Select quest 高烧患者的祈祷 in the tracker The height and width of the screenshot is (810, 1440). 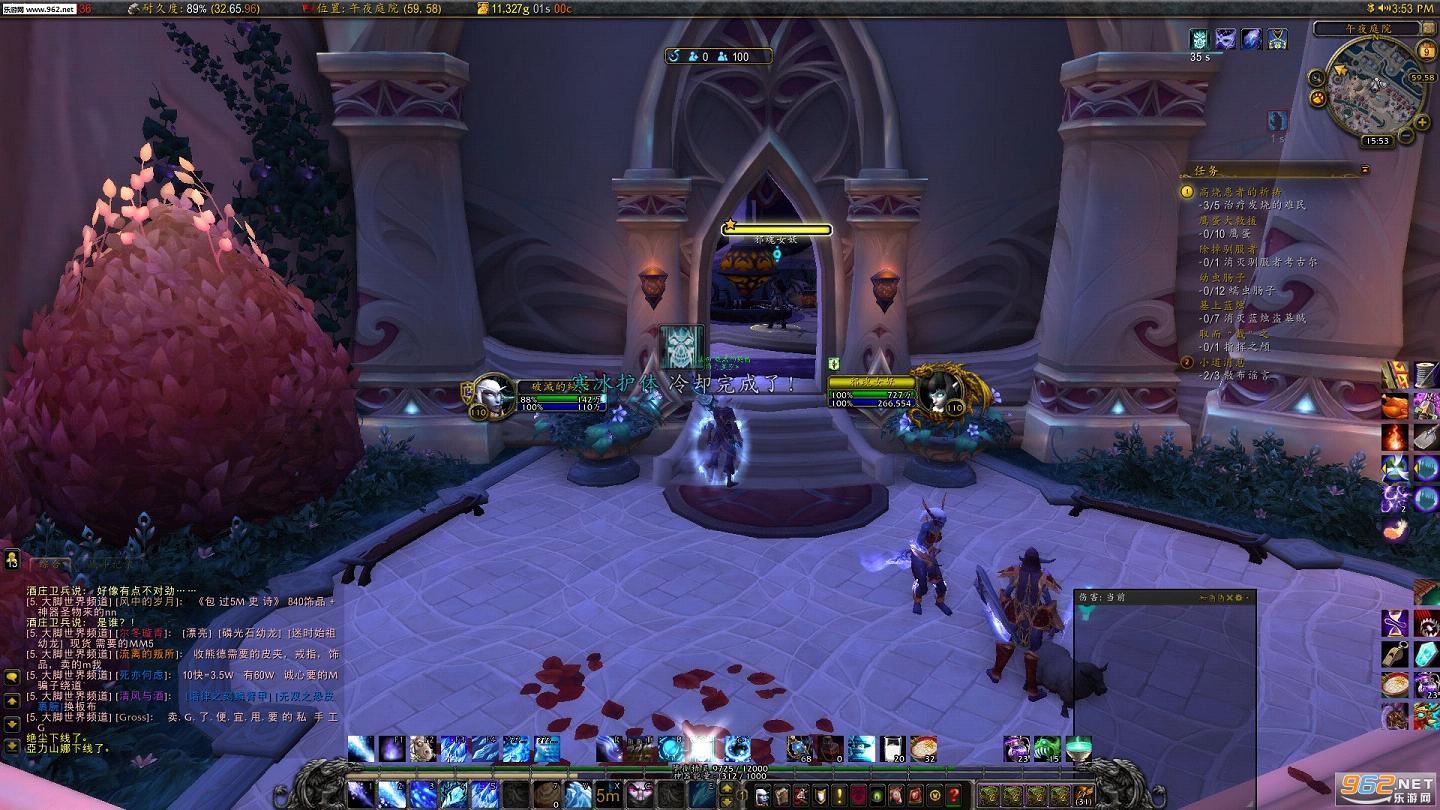click(x=1239, y=190)
